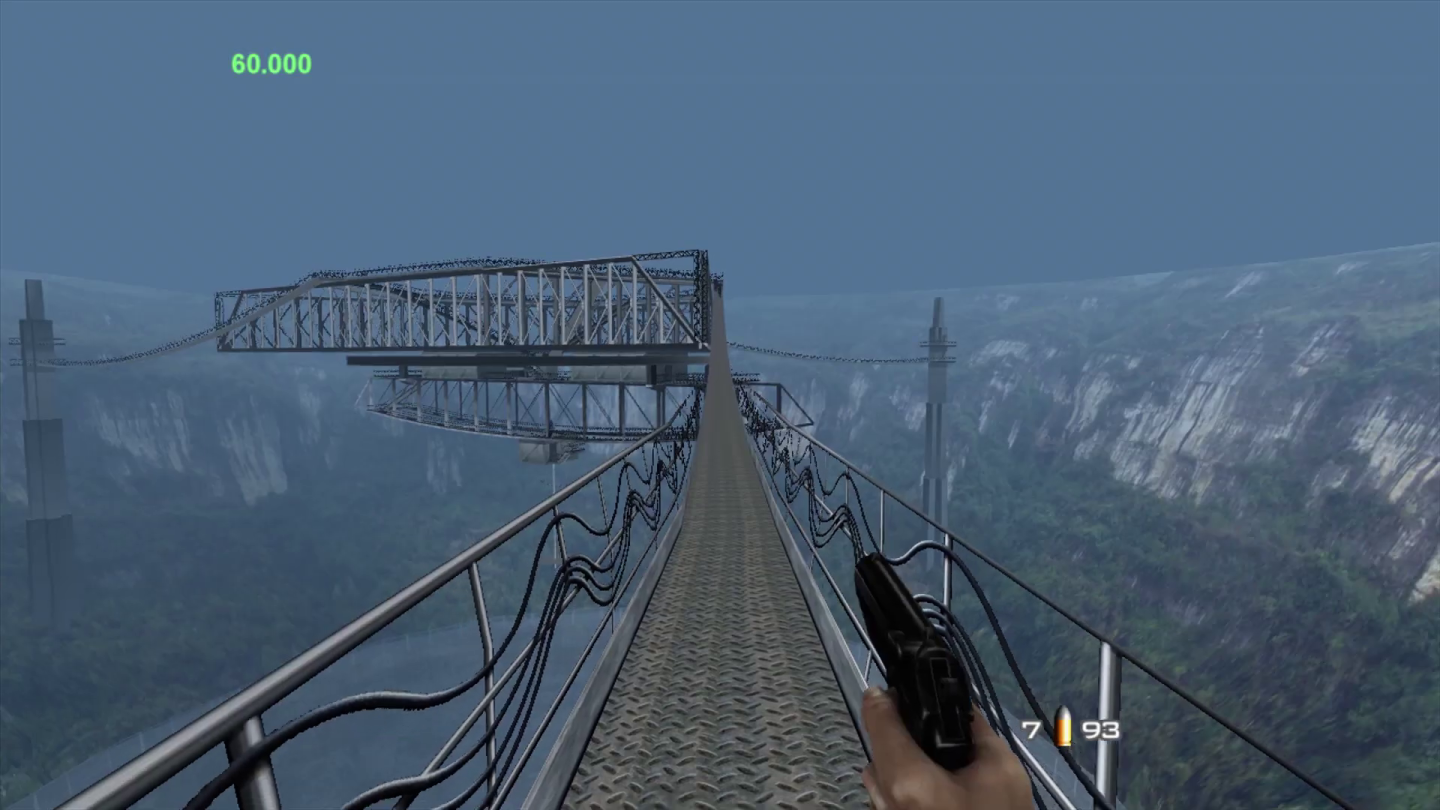Image resolution: width=1440 pixels, height=810 pixels.
Task: Select the equipped pistol
Action: tap(910, 650)
